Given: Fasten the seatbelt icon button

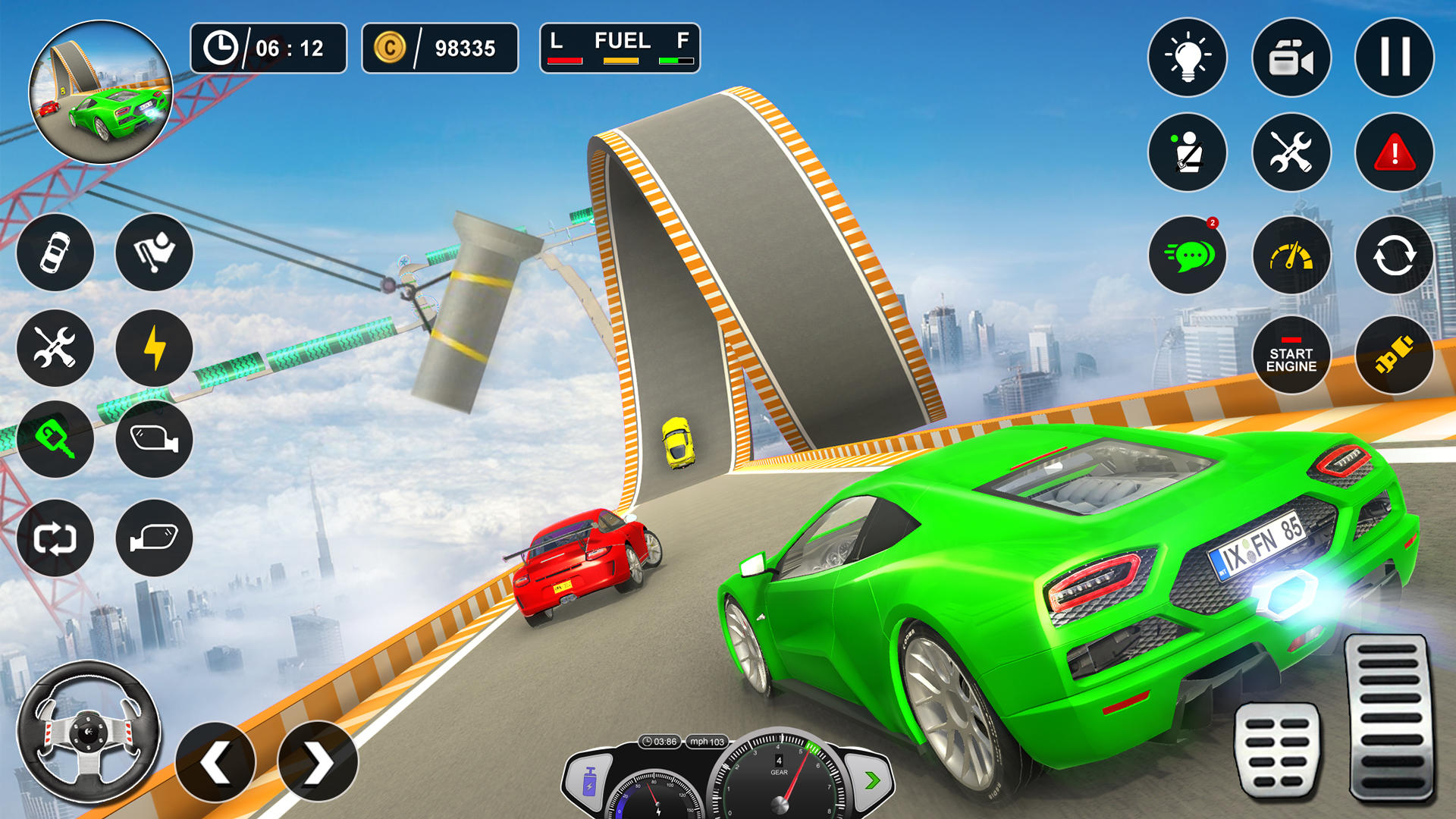Looking at the screenshot, I should 1187,152.
